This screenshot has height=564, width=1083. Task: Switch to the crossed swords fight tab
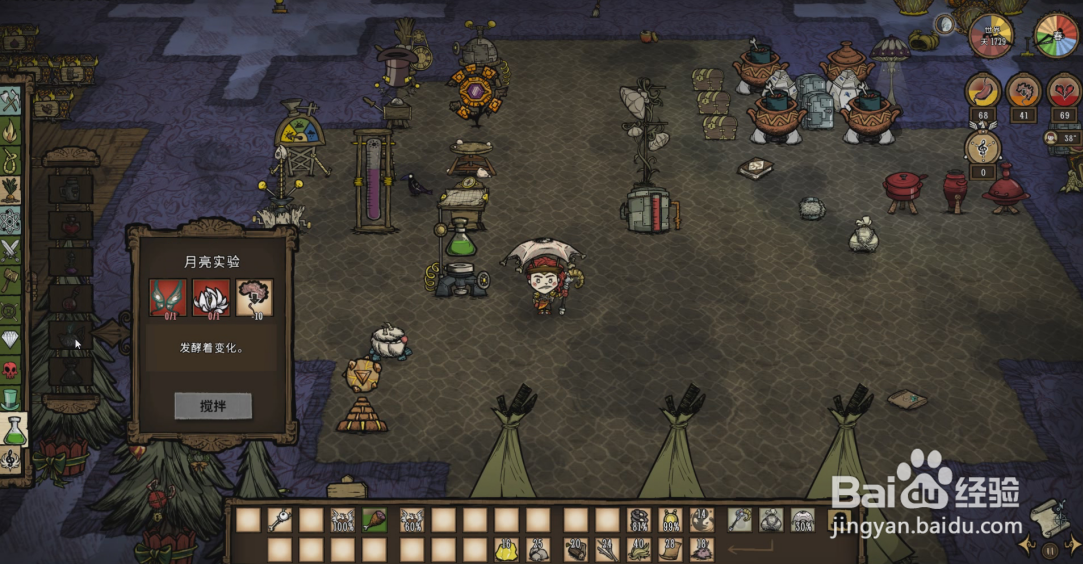[11, 248]
